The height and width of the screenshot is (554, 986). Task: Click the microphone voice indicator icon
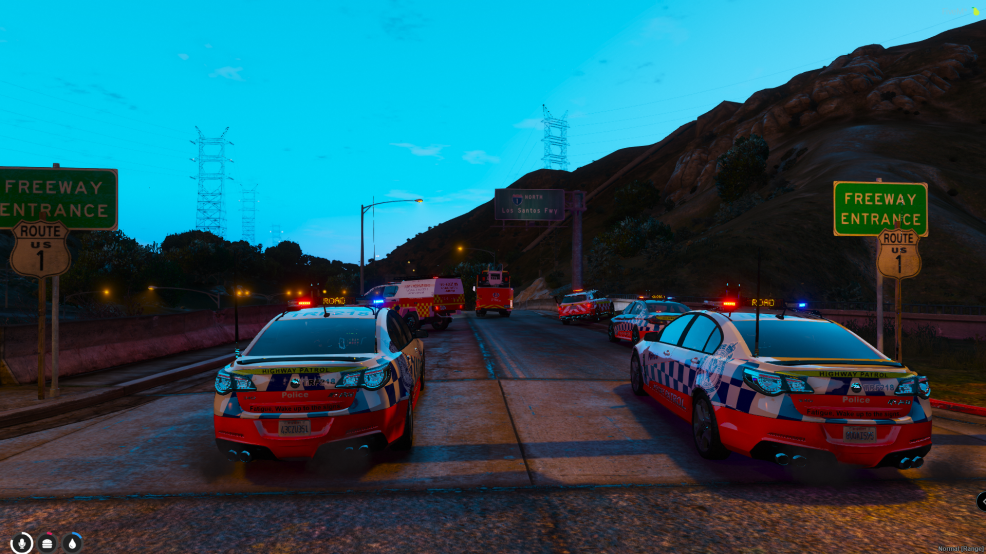click(x=21, y=543)
